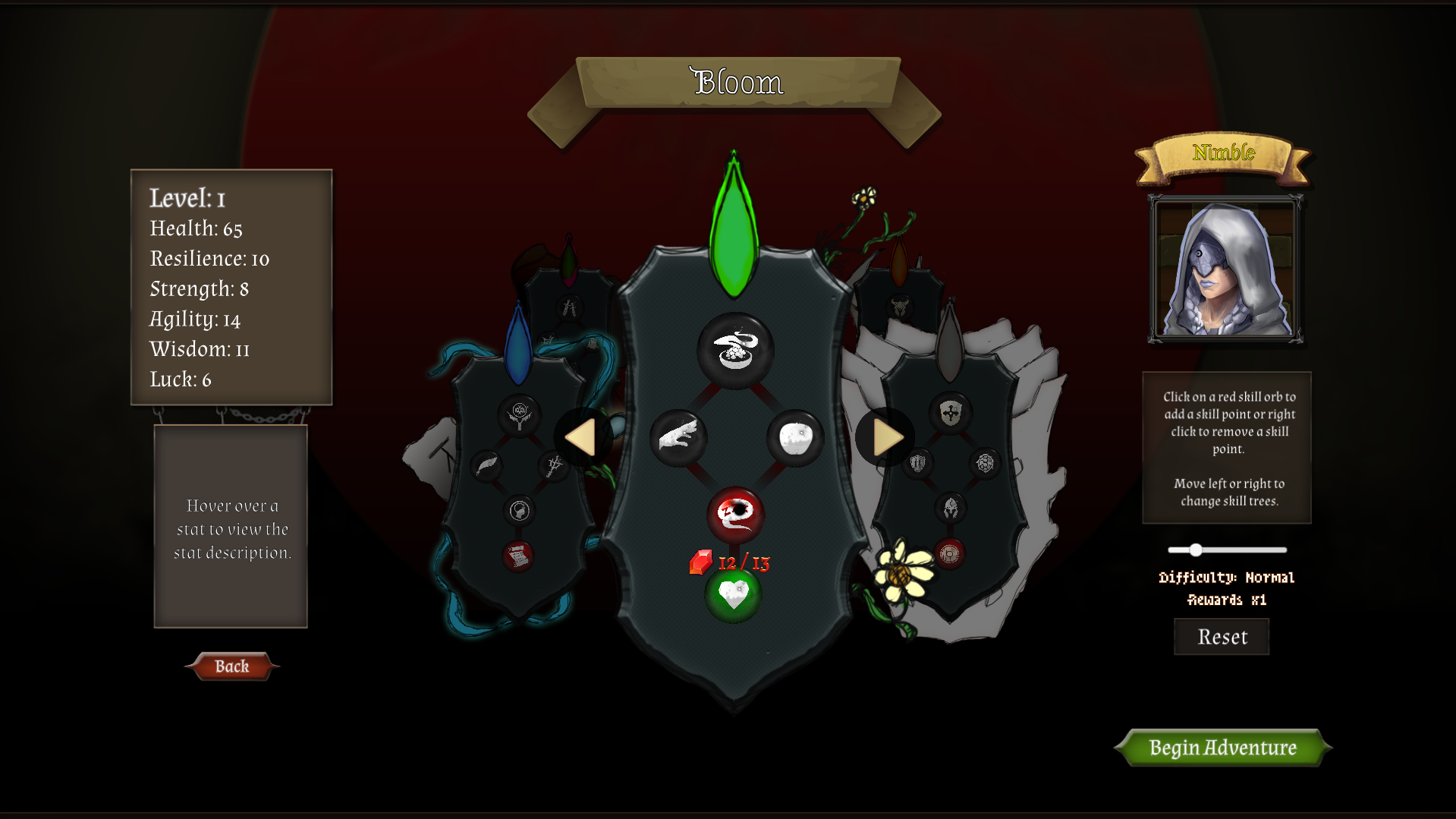Add a skill point to the red orb
This screenshot has height=819, width=1456.
735,515
